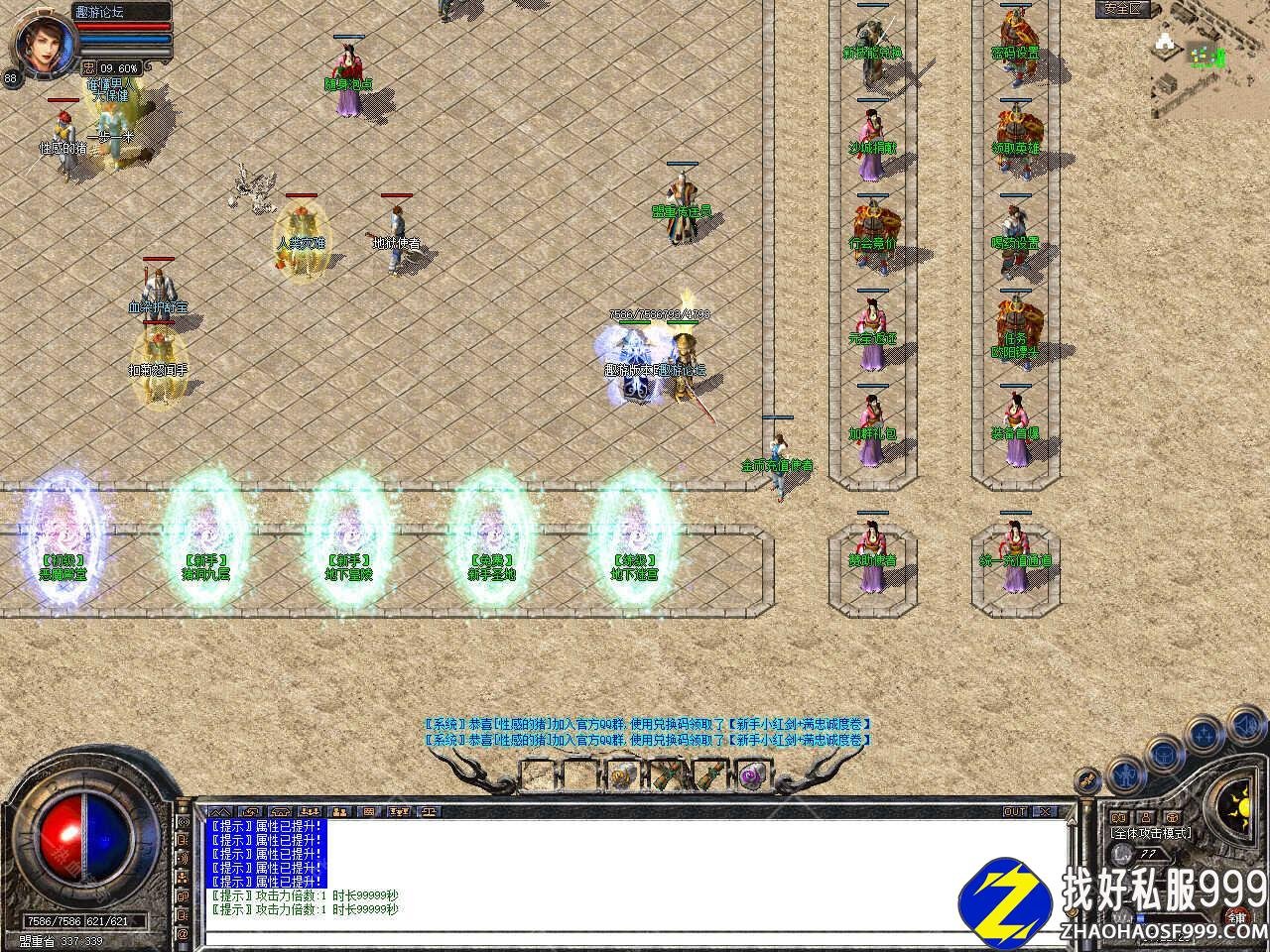
Task: Close the game with the X button
Action: (1046, 811)
